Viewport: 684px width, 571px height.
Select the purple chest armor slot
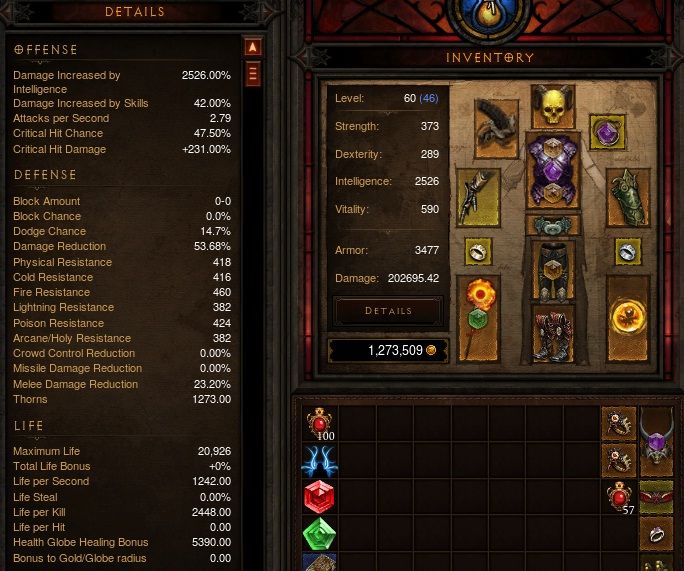pyautogui.click(x=552, y=171)
